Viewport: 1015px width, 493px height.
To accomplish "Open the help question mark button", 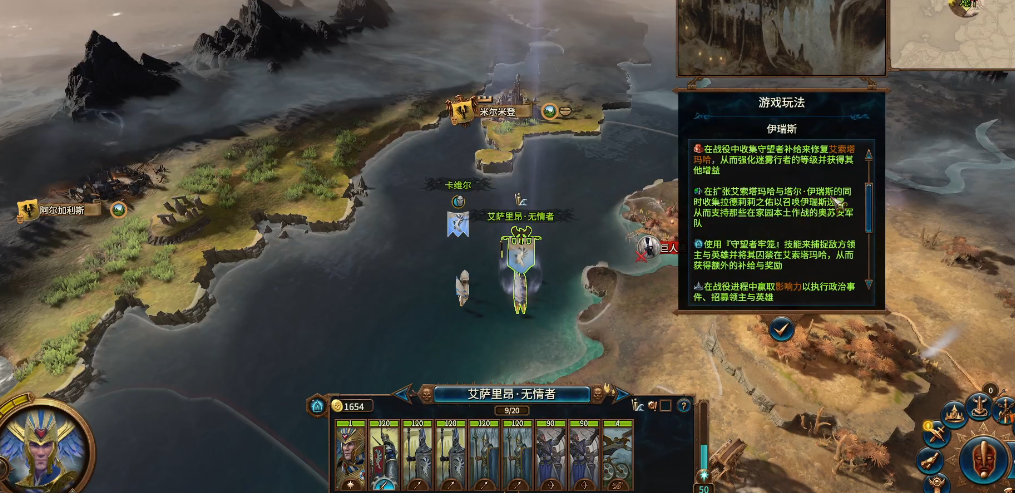I will click(x=683, y=406).
